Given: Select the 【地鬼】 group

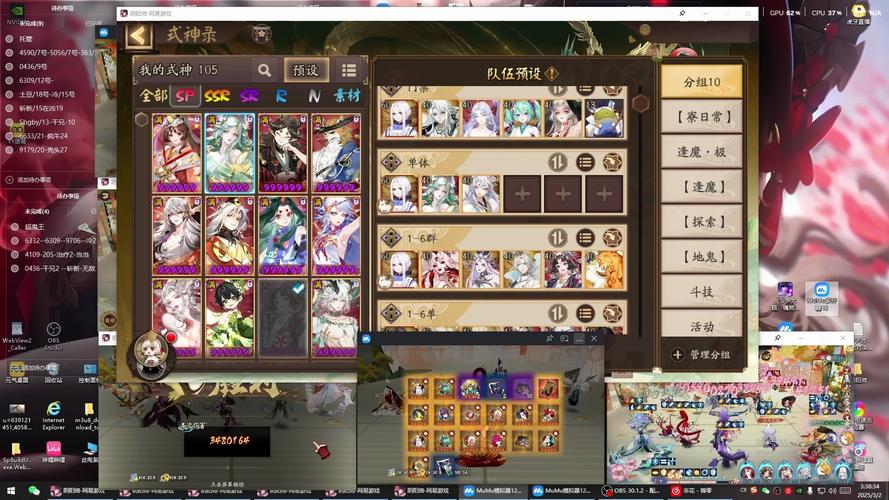Looking at the screenshot, I should (x=701, y=256).
